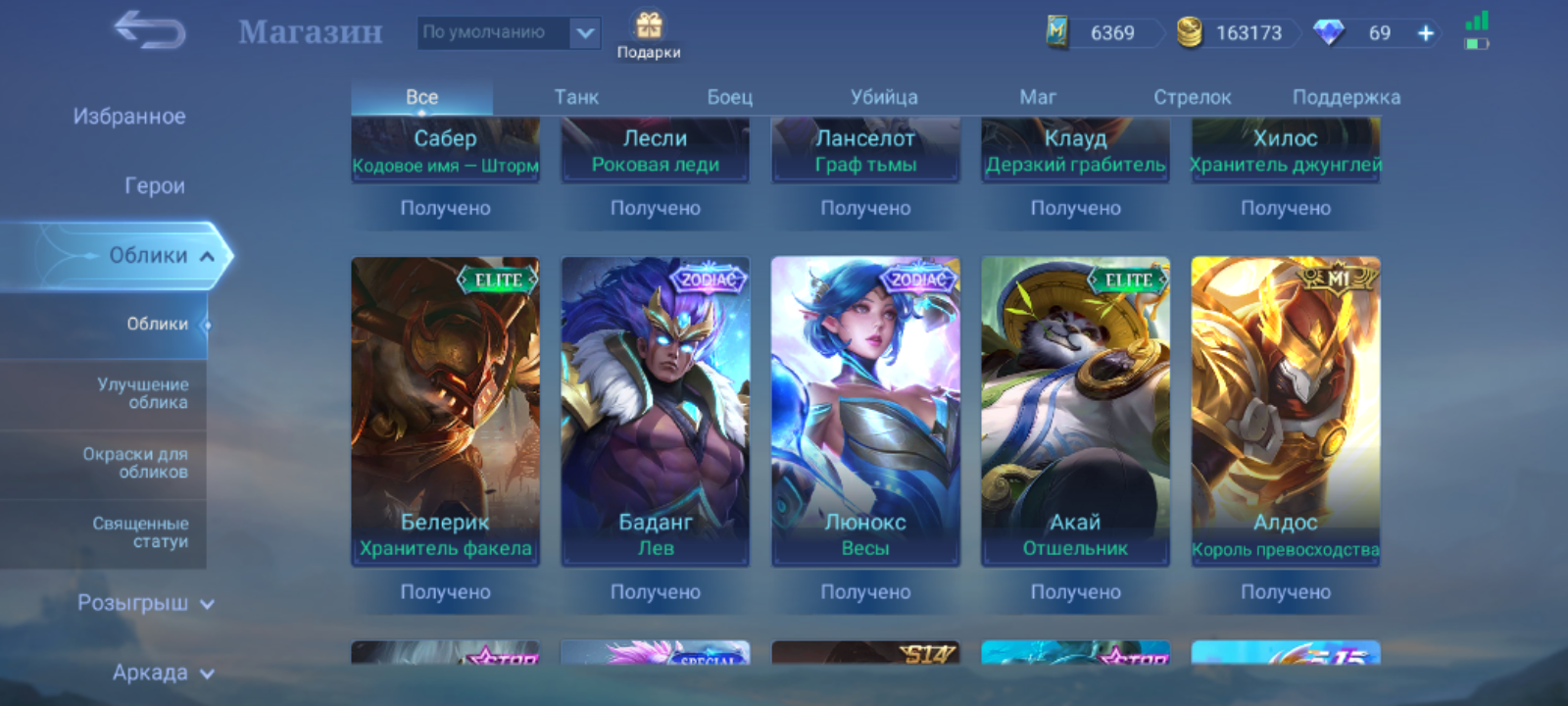The width and height of the screenshot is (1568, 706).
Task: Open Священные статуи submenu
Action: [x=140, y=532]
